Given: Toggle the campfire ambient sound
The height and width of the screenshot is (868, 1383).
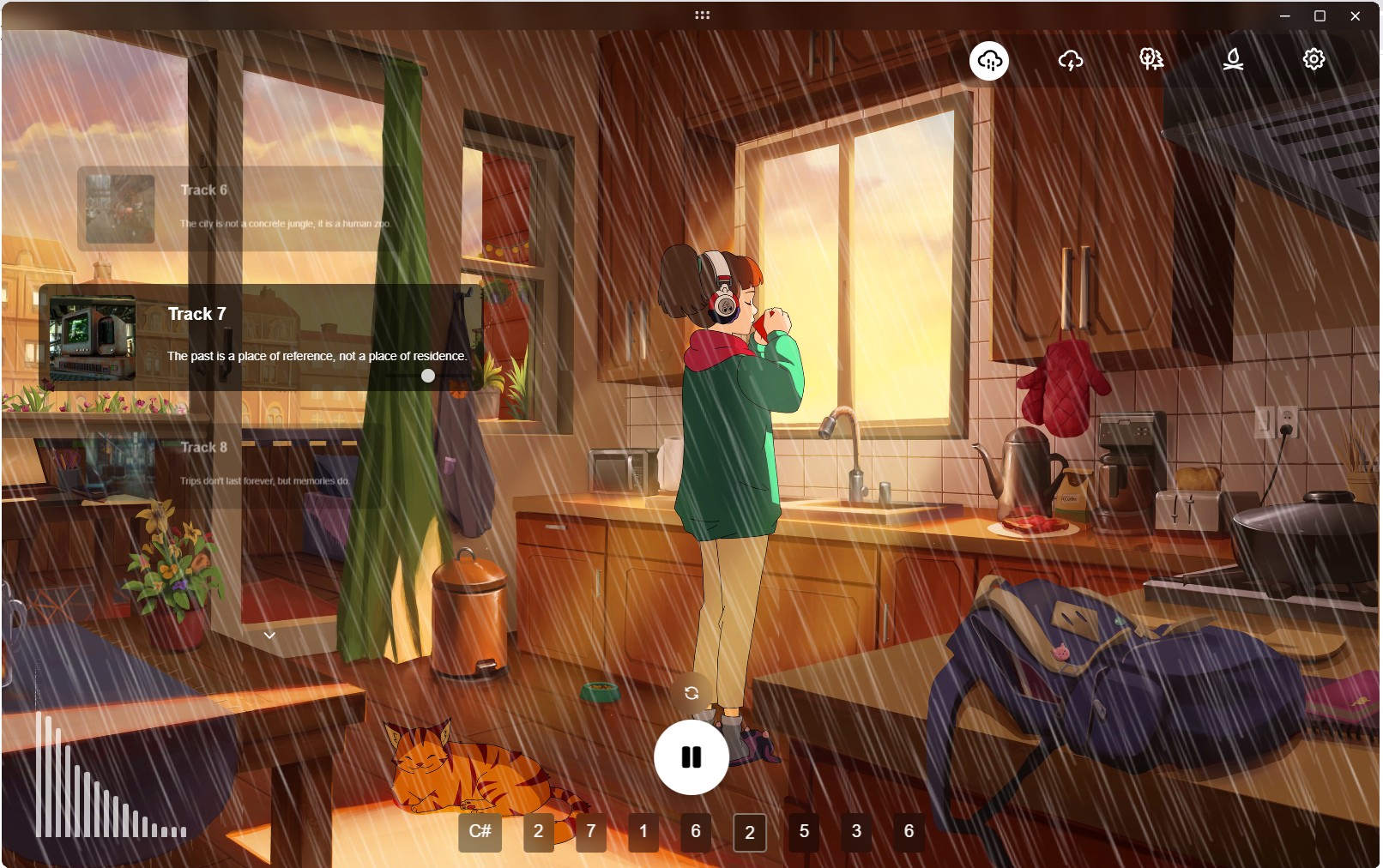Looking at the screenshot, I should [1233, 59].
